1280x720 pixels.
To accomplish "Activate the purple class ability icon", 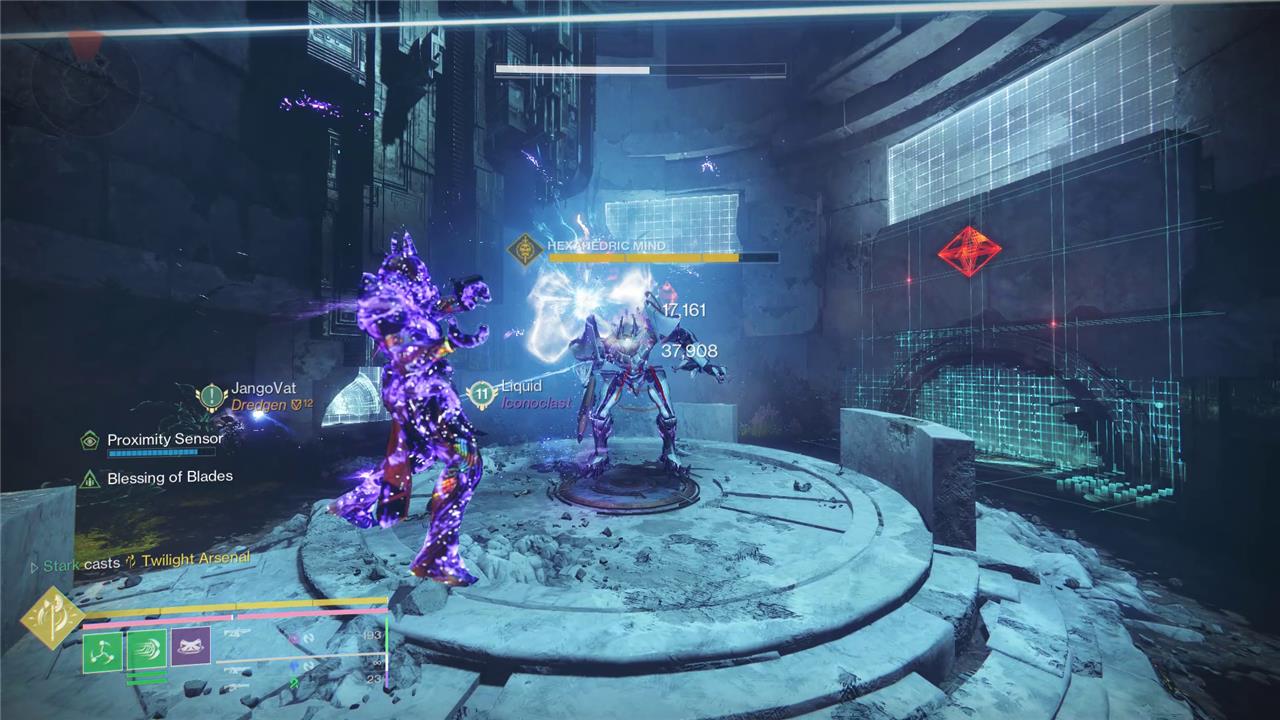I will coord(190,649).
